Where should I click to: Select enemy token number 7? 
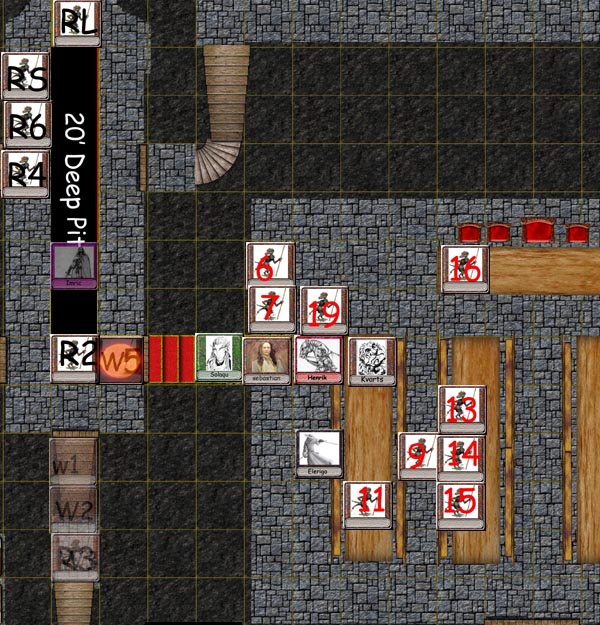tap(271, 309)
